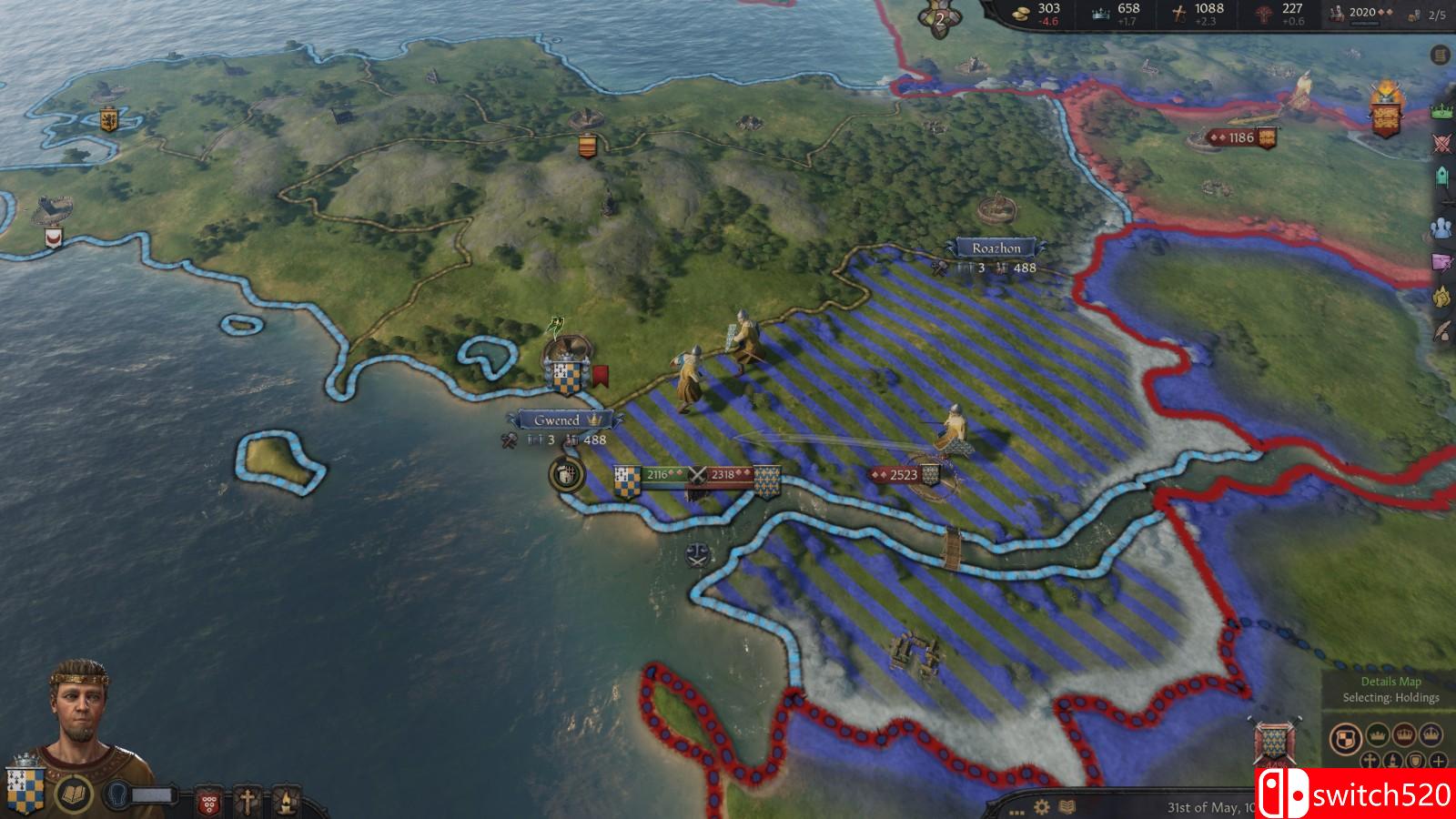Open the Culture candle icon near the portrait
The width and height of the screenshot is (1456, 819).
[285, 799]
